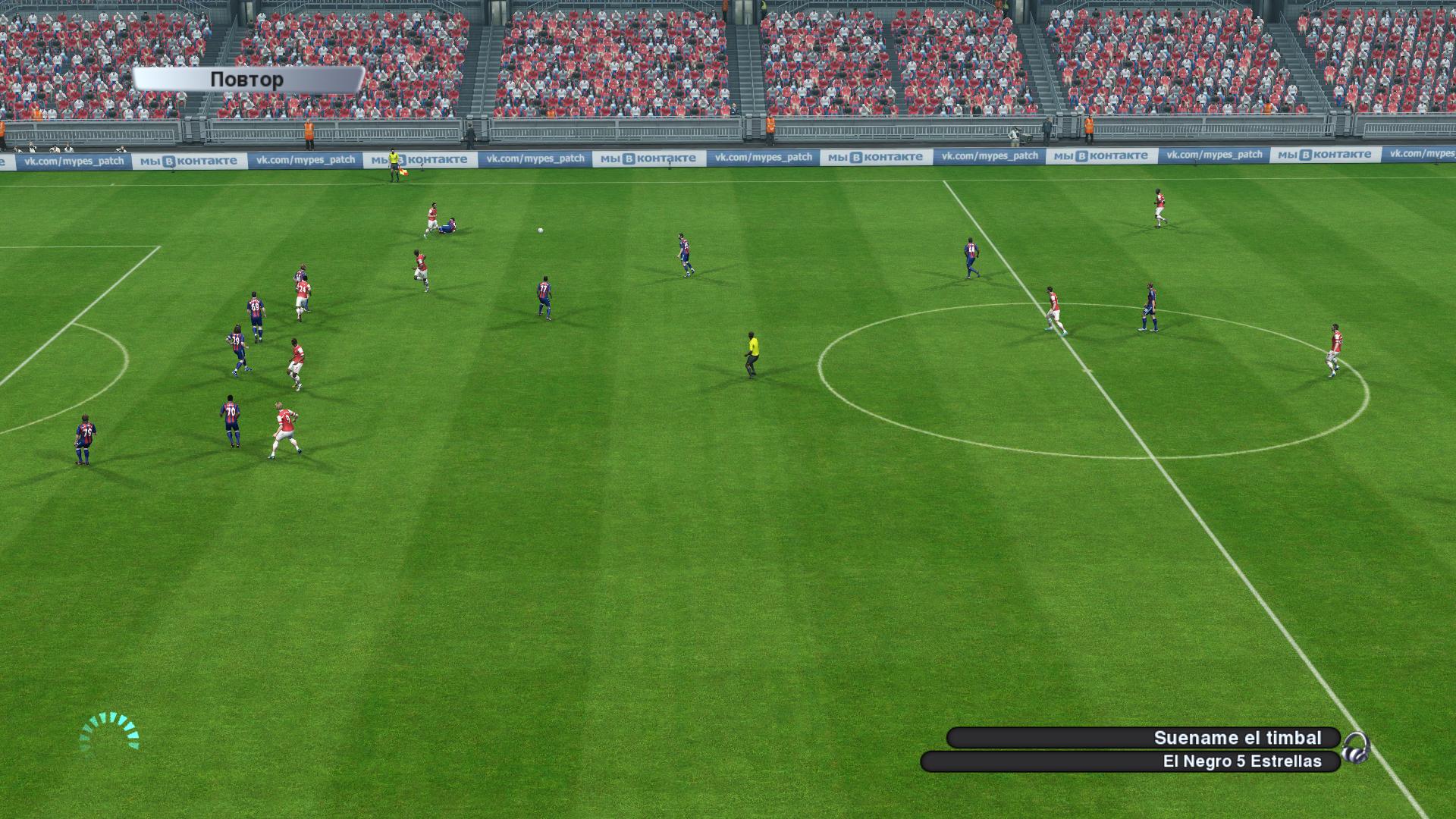Click the Повтор replay banner
Image resolution: width=1456 pixels, height=819 pixels.
pos(247,80)
